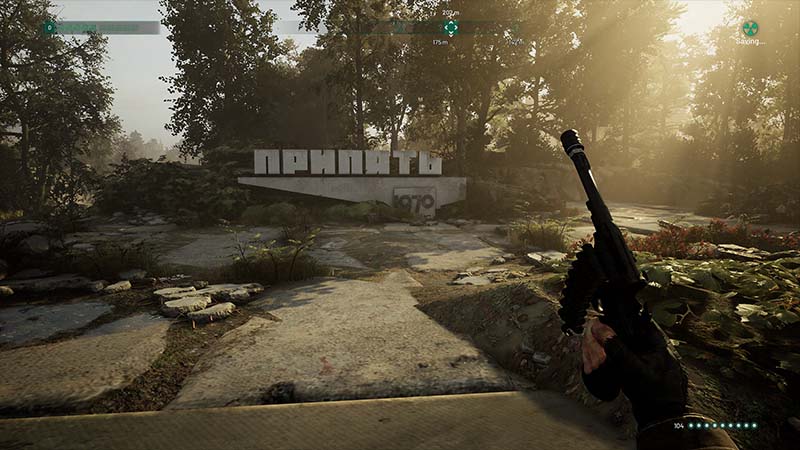800x450 pixels.
Task: Click the round icon beside the top-left status bar
Action: (x=49, y=27)
